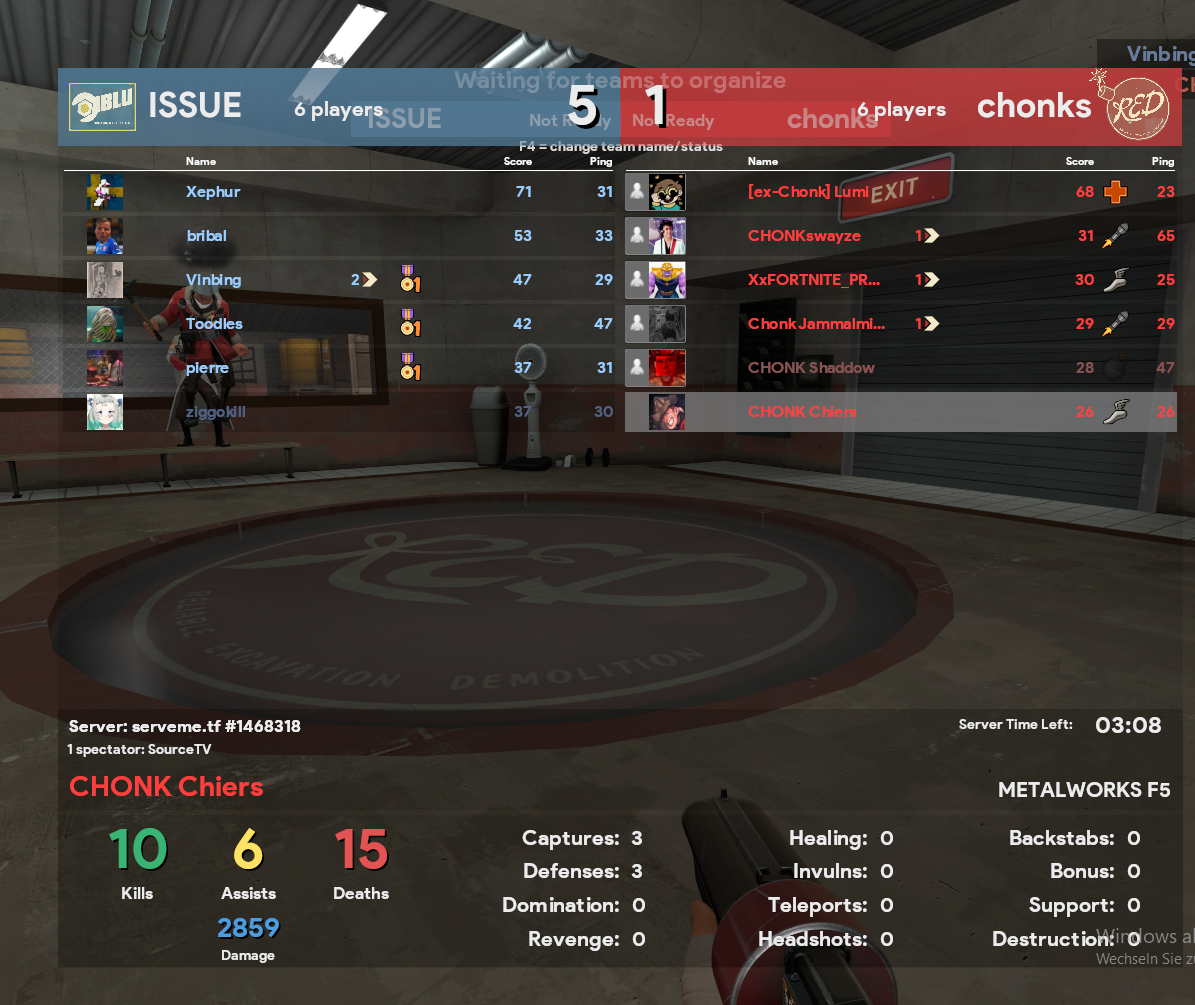Click Vinbing's name on BLU team
Viewport: 1195px width, 1005px height.
213,280
